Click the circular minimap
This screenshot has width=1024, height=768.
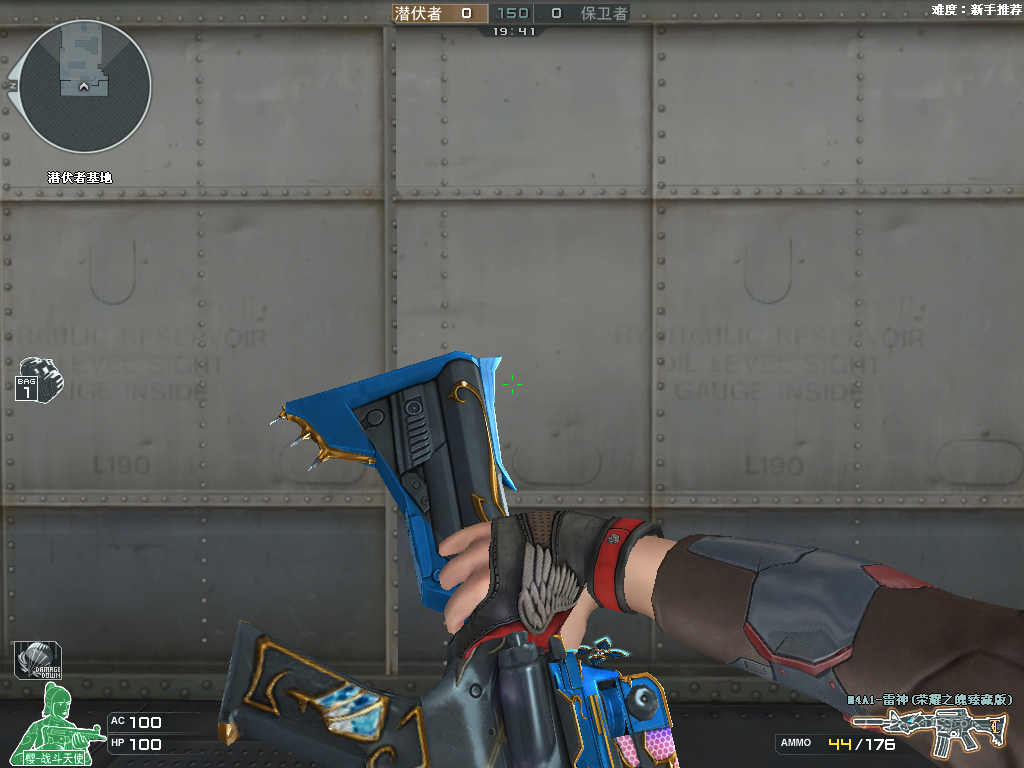[85, 87]
